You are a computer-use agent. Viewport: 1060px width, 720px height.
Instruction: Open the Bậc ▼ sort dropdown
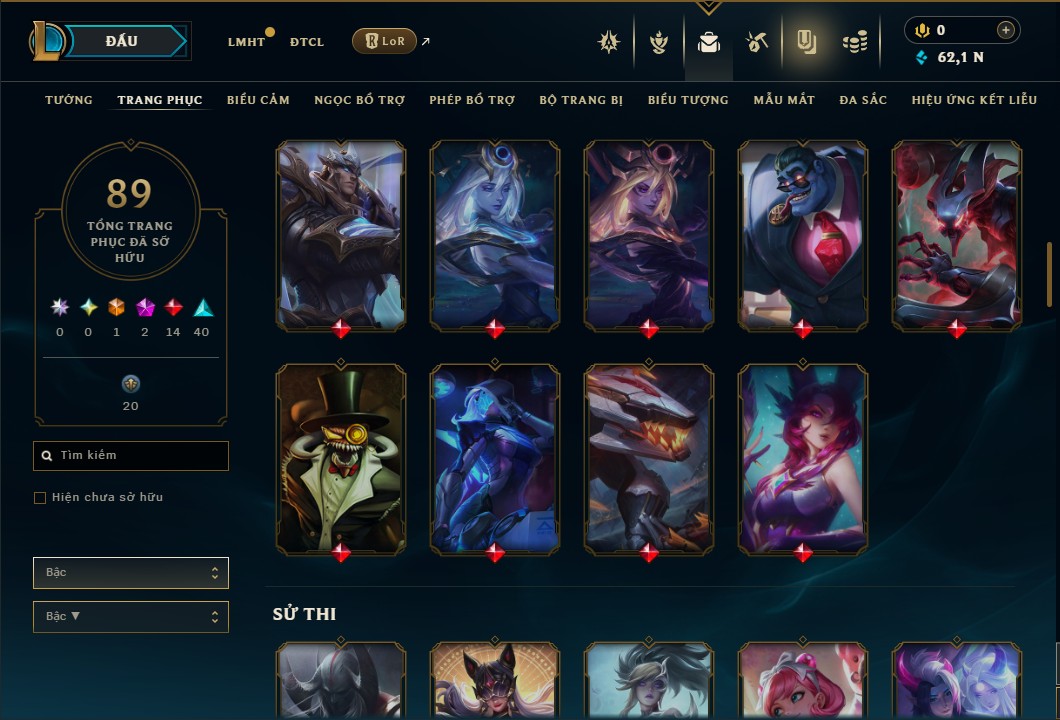(131, 617)
